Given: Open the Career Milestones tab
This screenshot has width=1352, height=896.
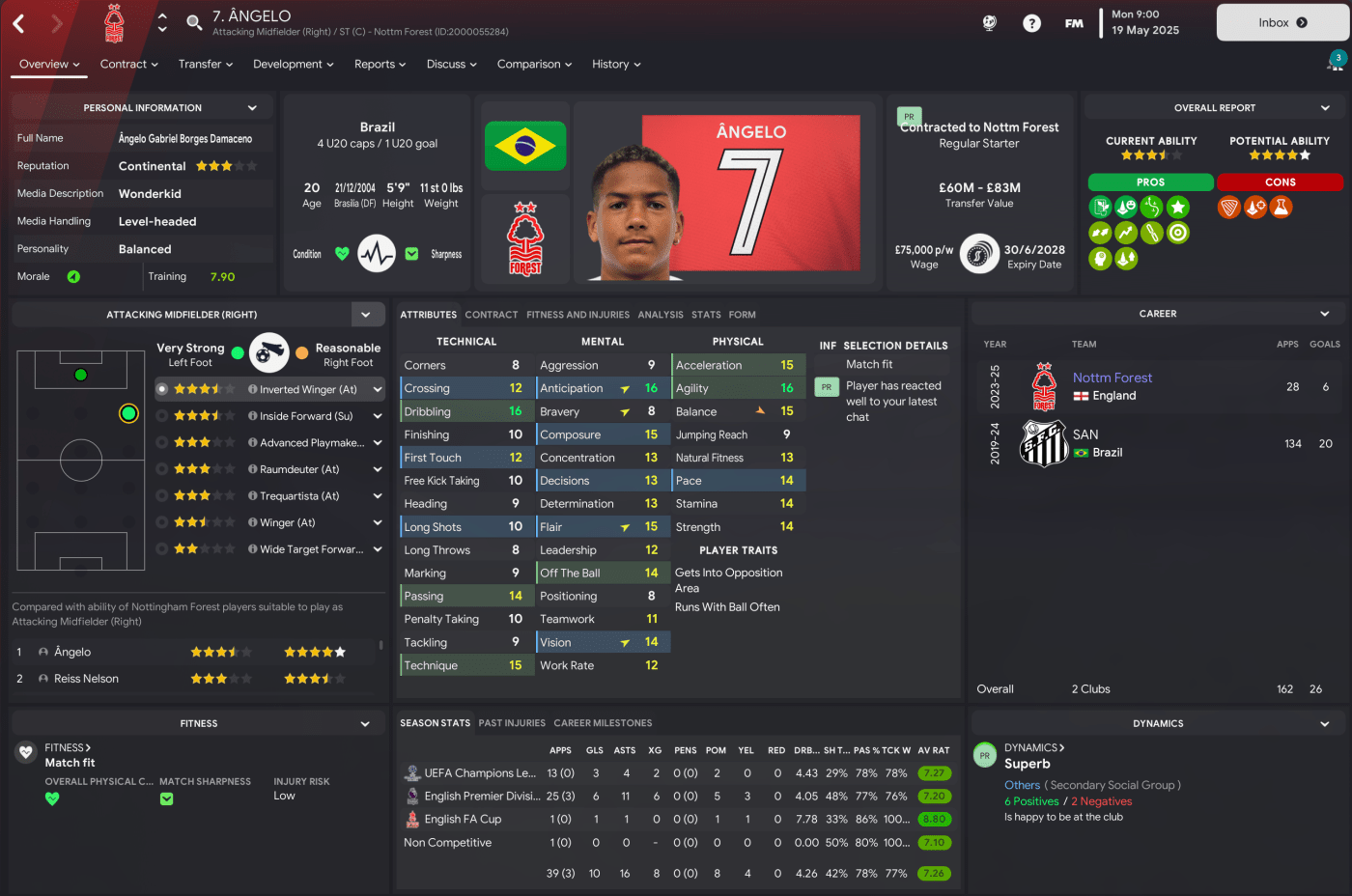Looking at the screenshot, I should click(603, 723).
